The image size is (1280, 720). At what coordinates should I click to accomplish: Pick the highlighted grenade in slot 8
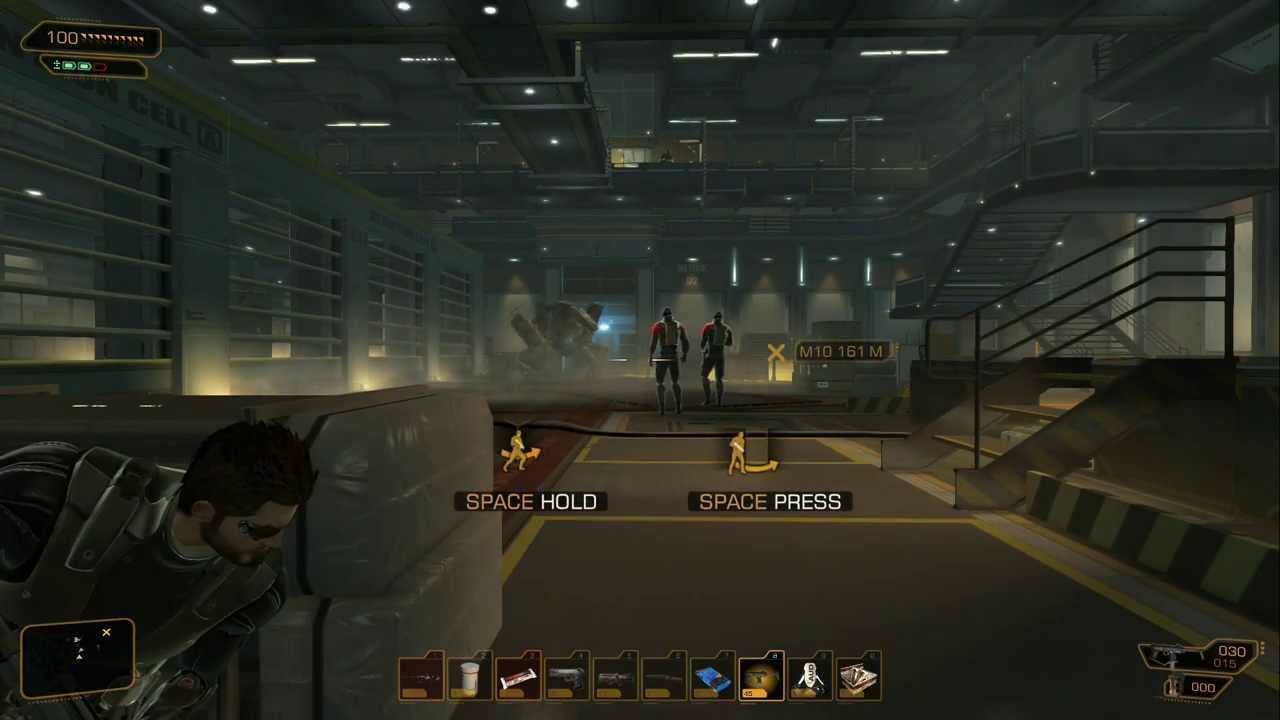click(x=760, y=675)
